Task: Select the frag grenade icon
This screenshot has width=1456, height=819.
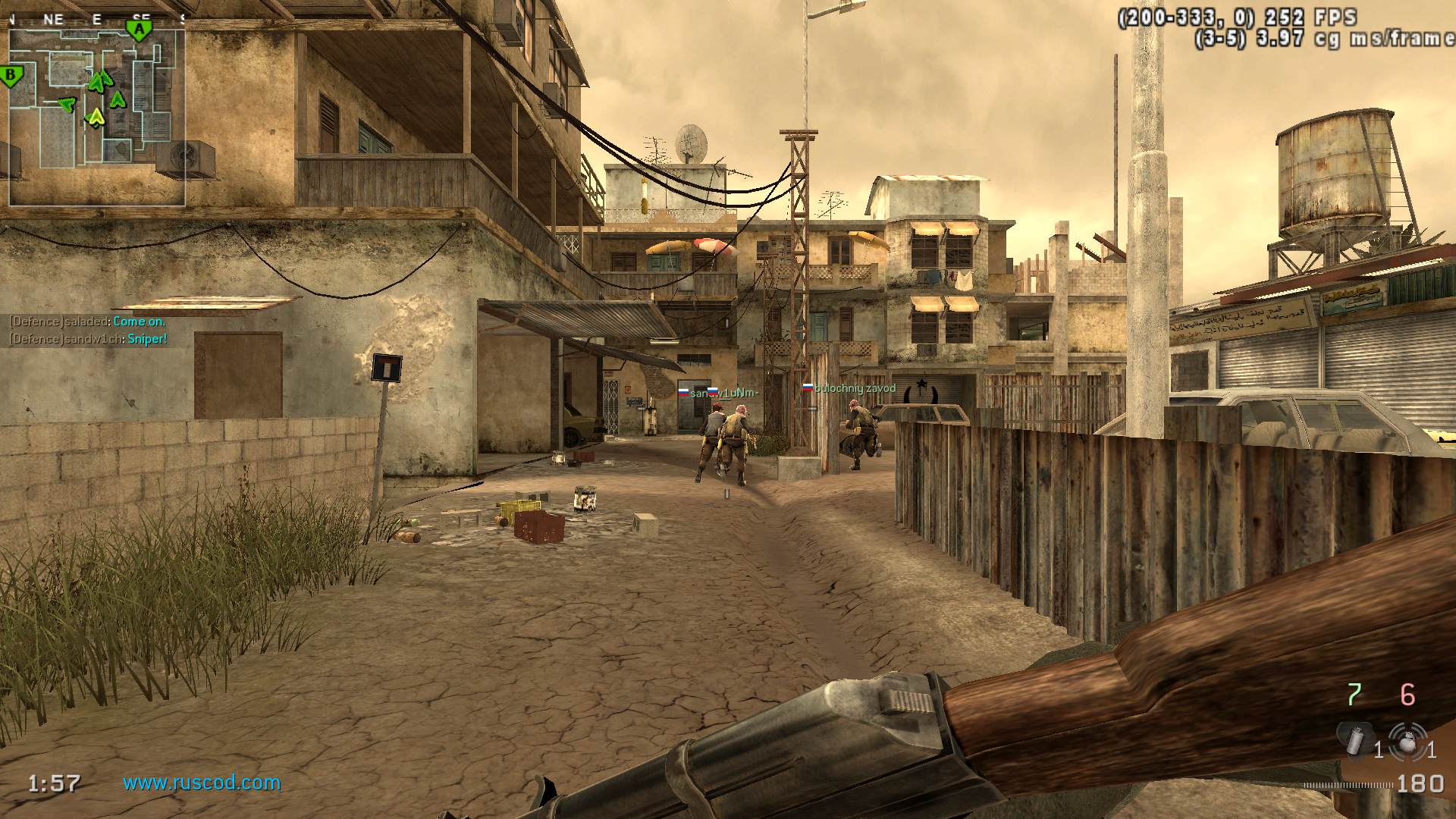Action: tap(1407, 740)
